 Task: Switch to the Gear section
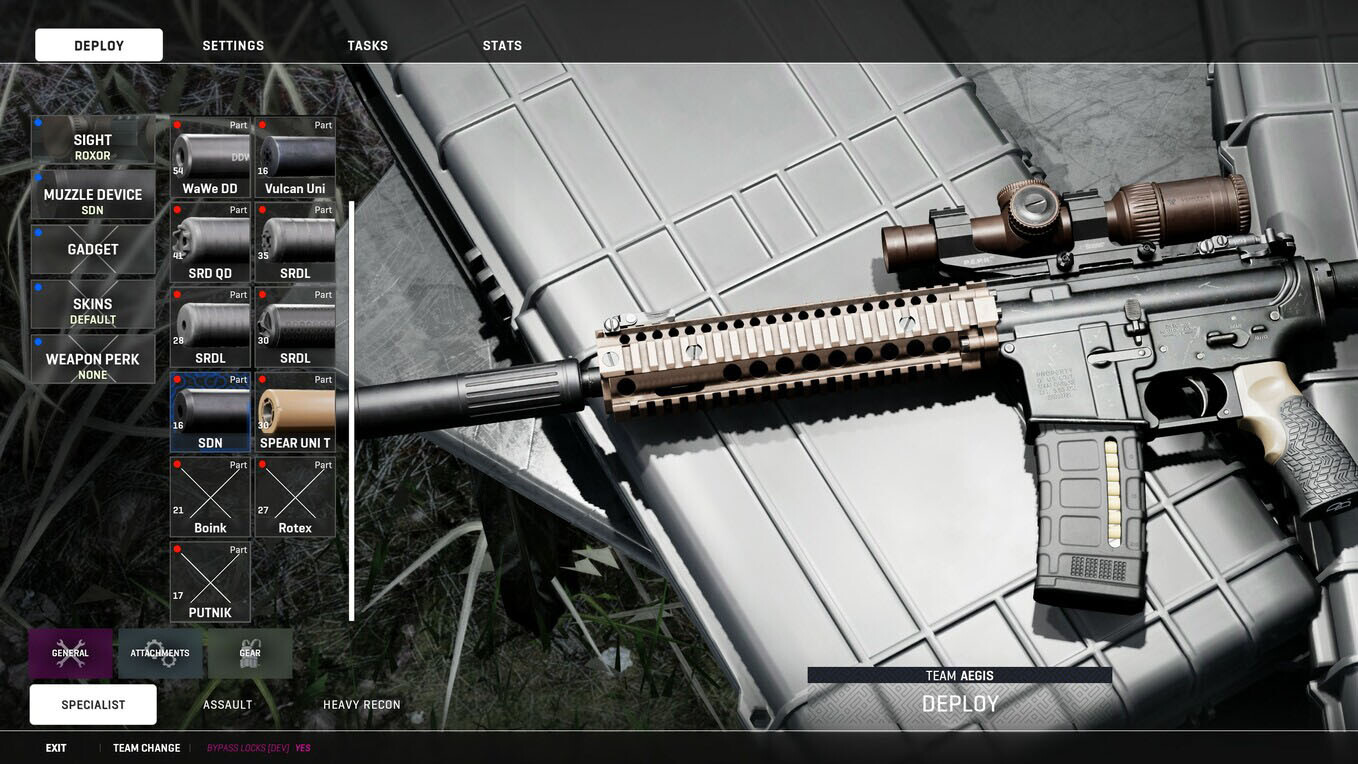[x=250, y=654]
